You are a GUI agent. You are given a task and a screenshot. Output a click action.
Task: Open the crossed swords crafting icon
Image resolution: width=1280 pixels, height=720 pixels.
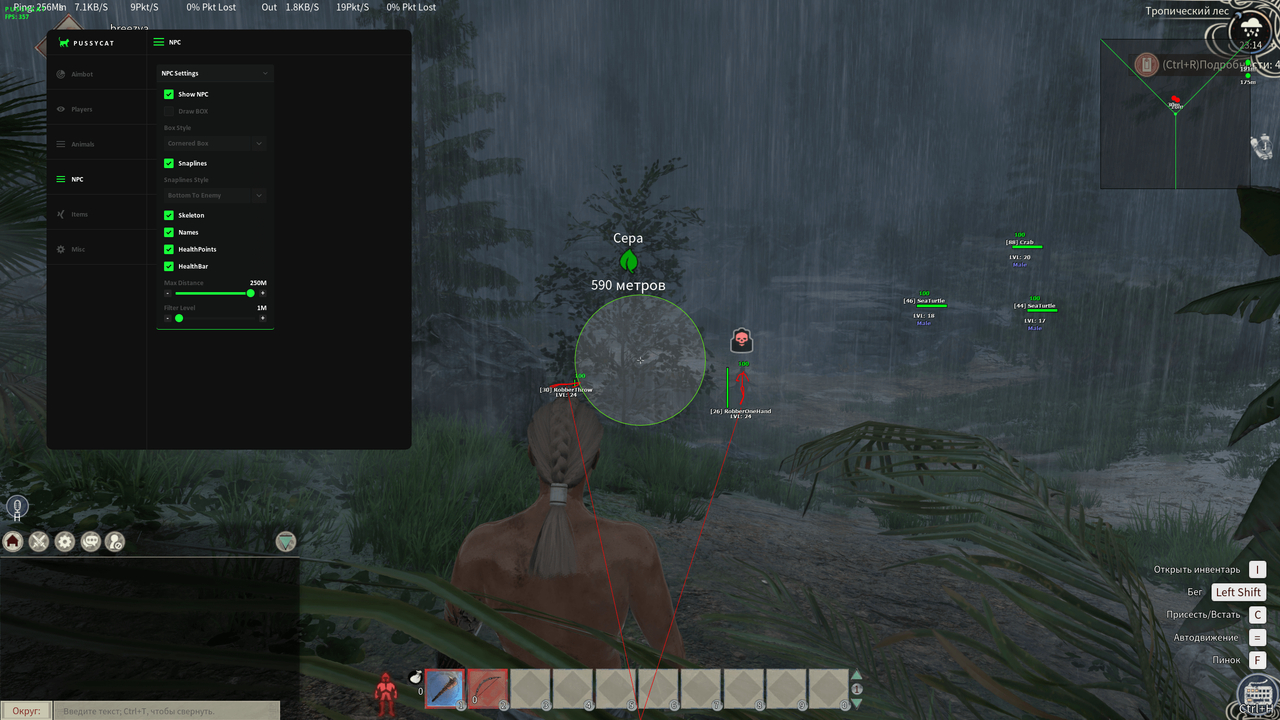38,541
